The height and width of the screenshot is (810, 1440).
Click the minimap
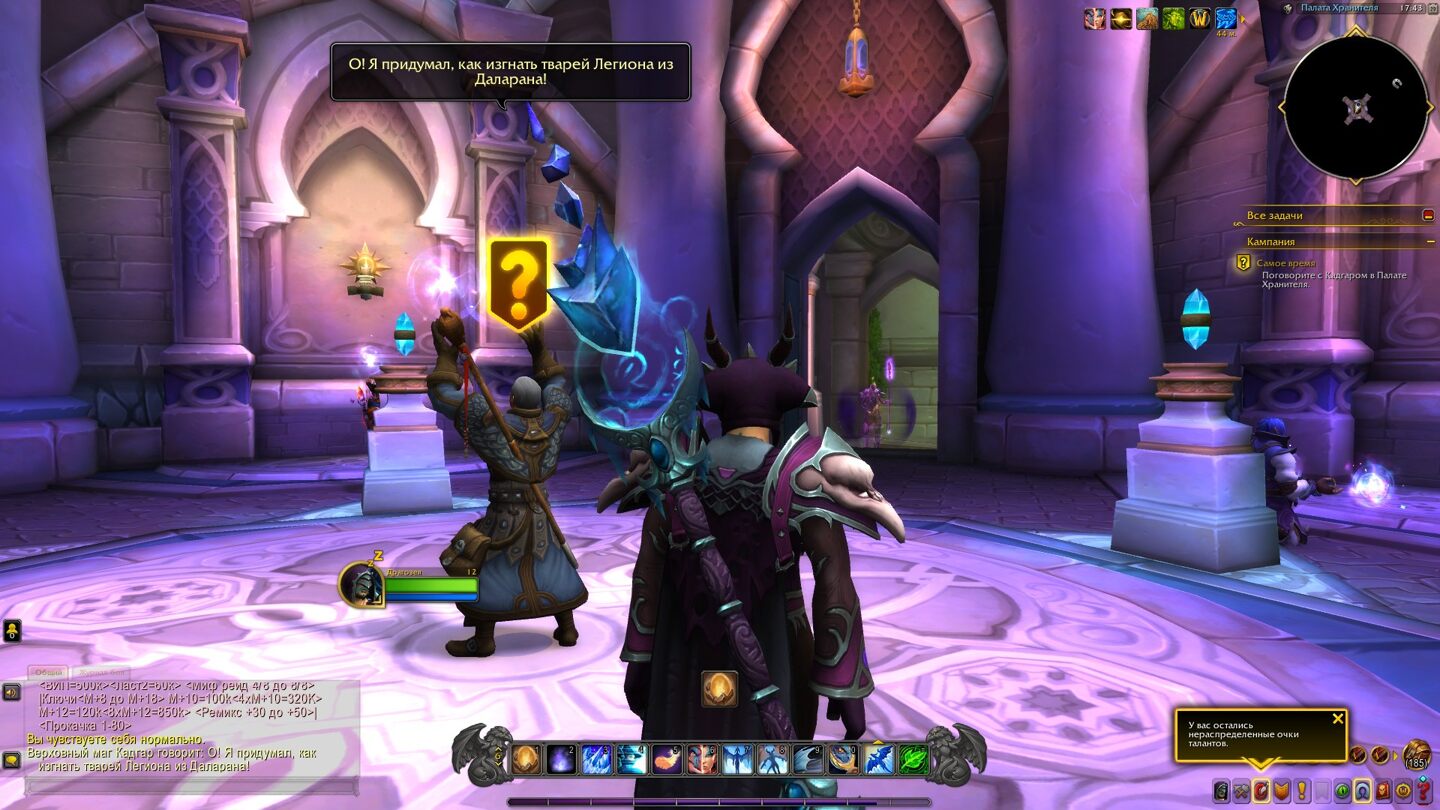pos(1356,108)
